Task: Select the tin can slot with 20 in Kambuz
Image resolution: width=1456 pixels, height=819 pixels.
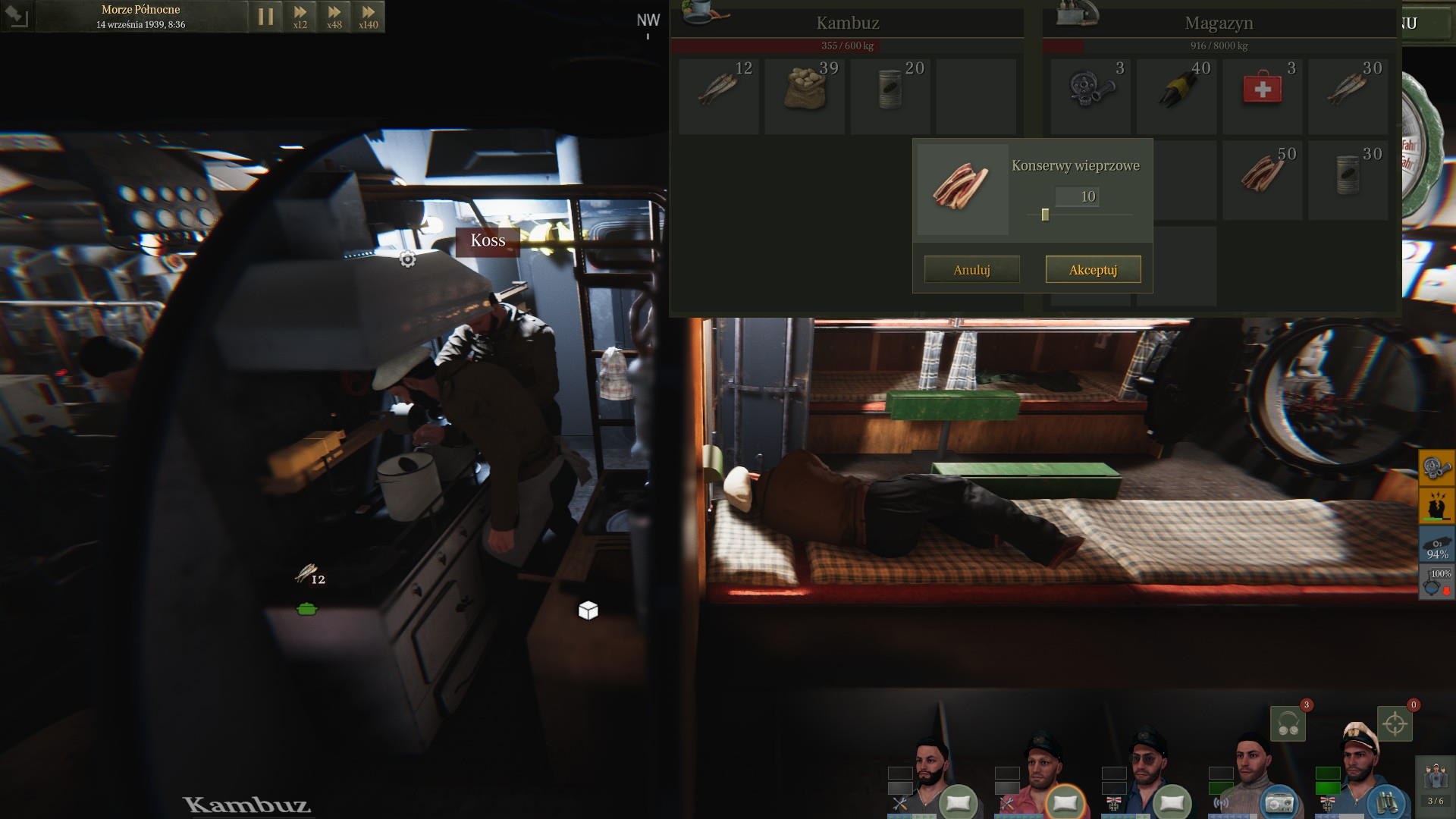Action: click(890, 96)
